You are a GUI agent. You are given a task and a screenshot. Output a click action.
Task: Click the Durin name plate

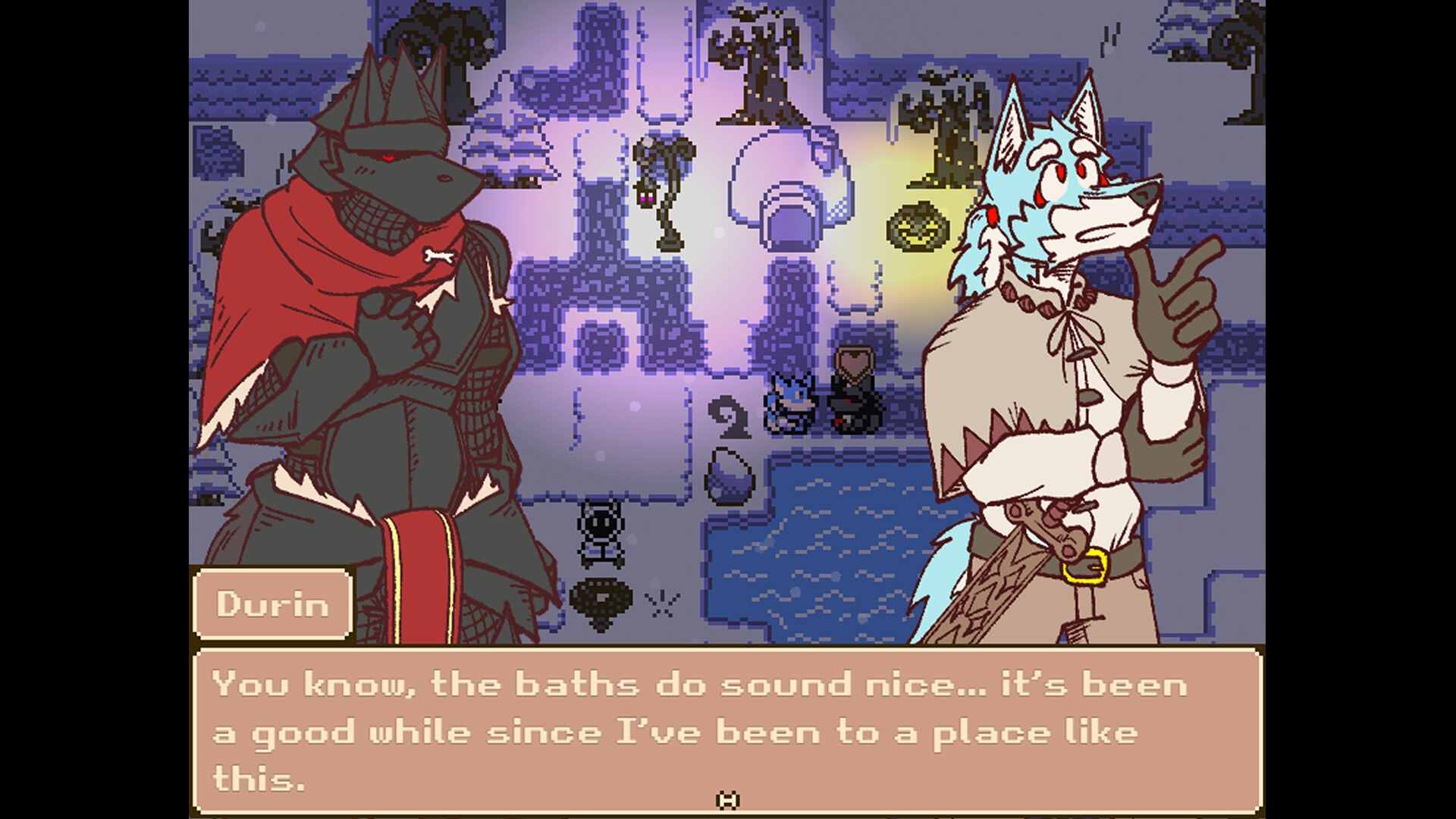273,604
